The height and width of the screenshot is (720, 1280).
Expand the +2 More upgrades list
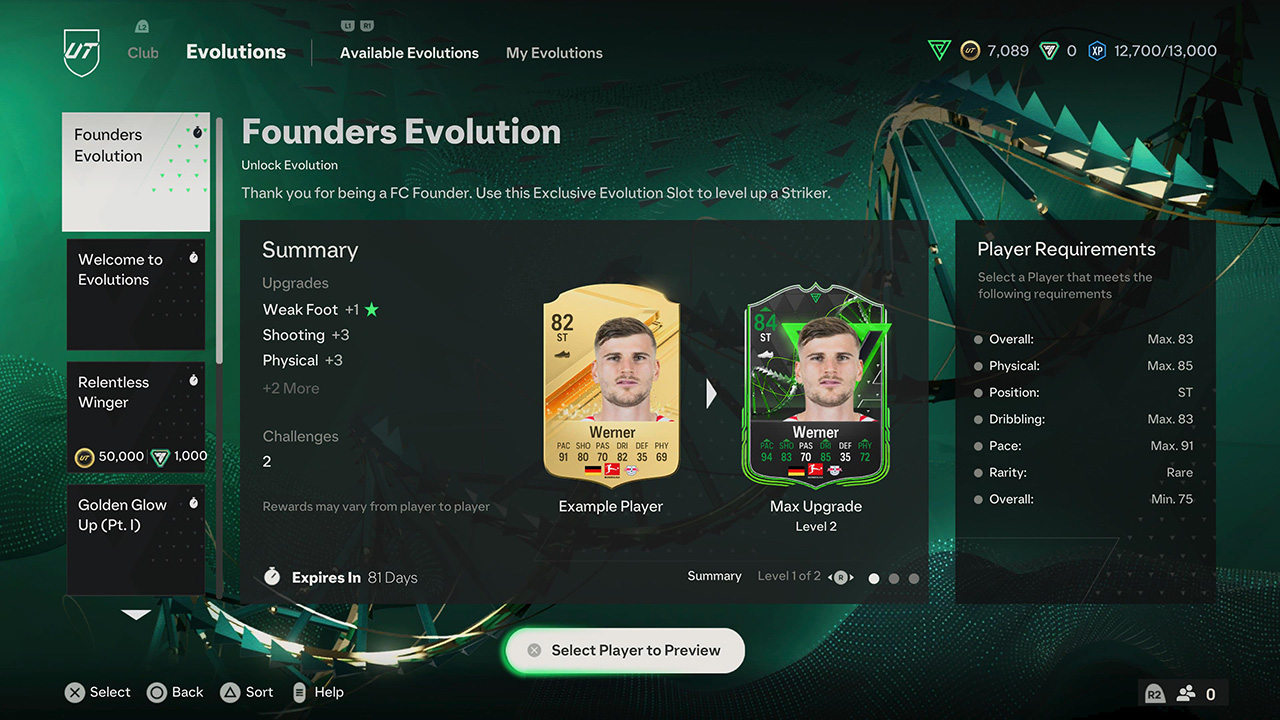click(x=291, y=388)
